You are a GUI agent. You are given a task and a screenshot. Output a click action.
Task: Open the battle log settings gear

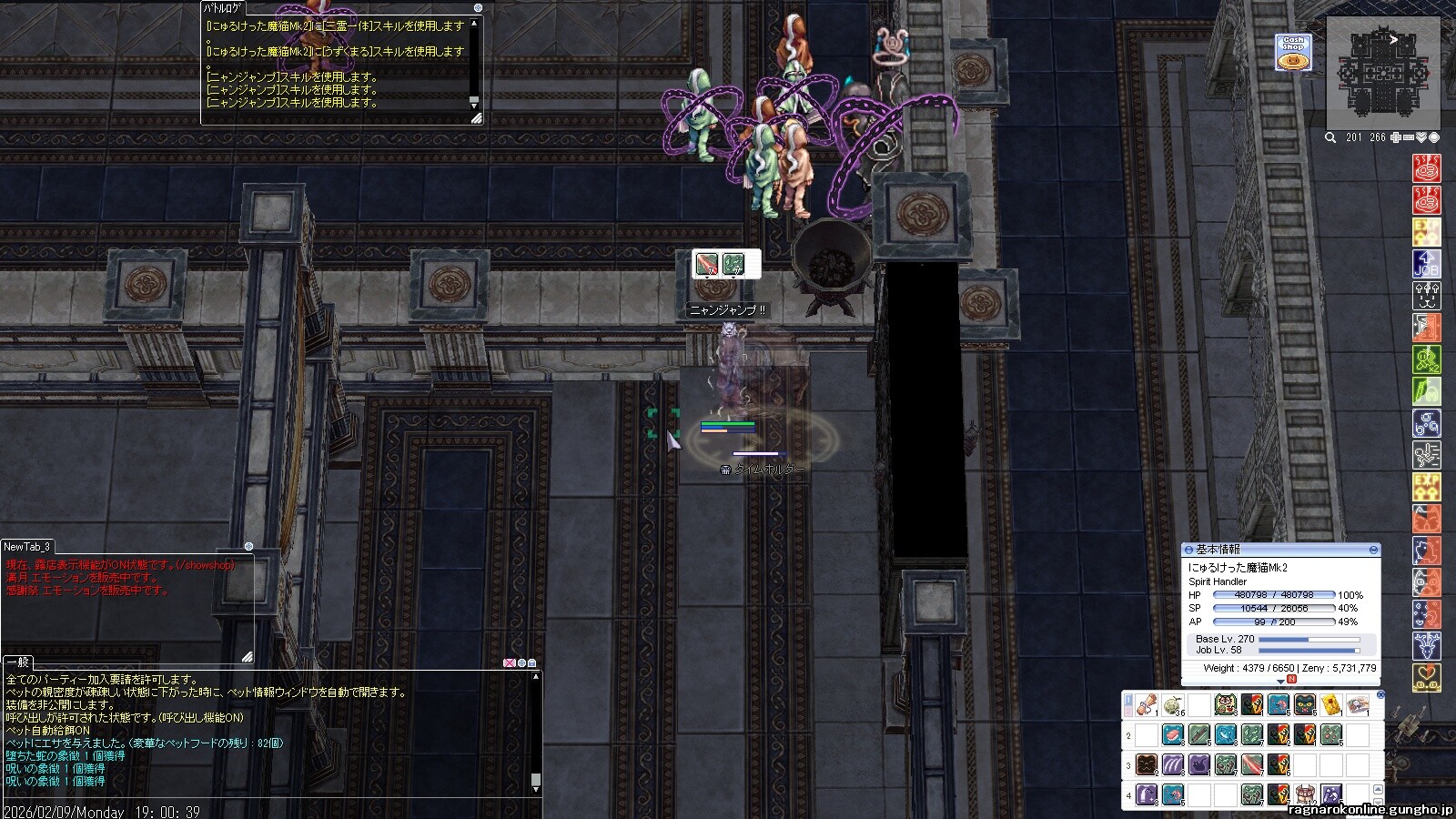[x=479, y=7]
